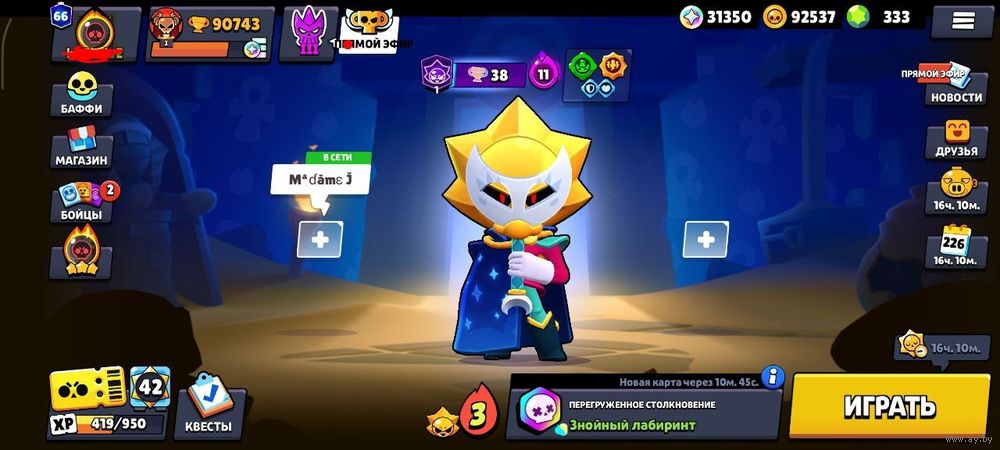
Task: Open the calendar with 226 counter
Action: click(x=957, y=245)
